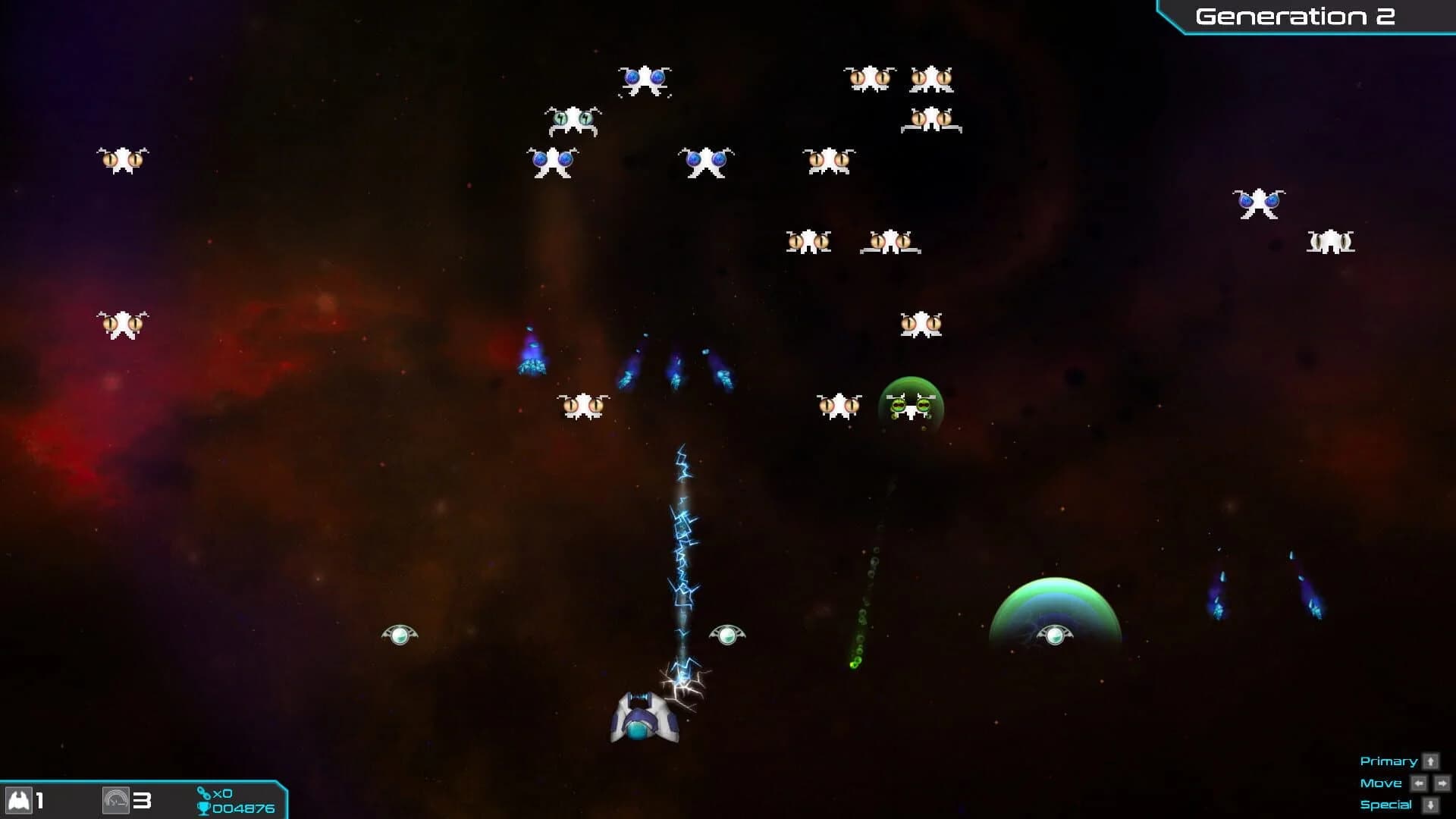Screen dimensions: 1456x819
Task: Click the Generation 2 header text
Action: coord(1297,16)
